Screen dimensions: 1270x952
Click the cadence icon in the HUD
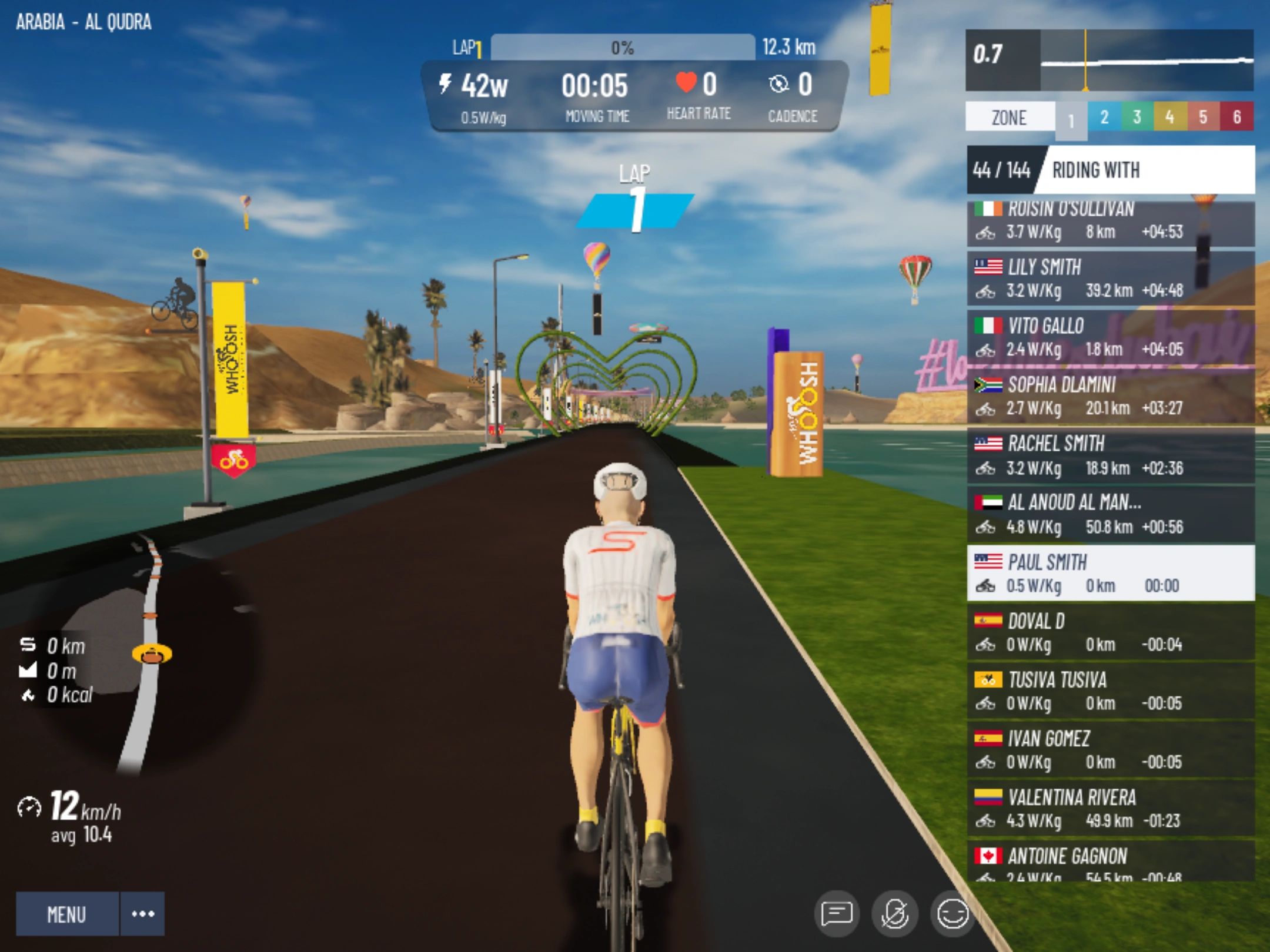pyautogui.click(x=779, y=83)
